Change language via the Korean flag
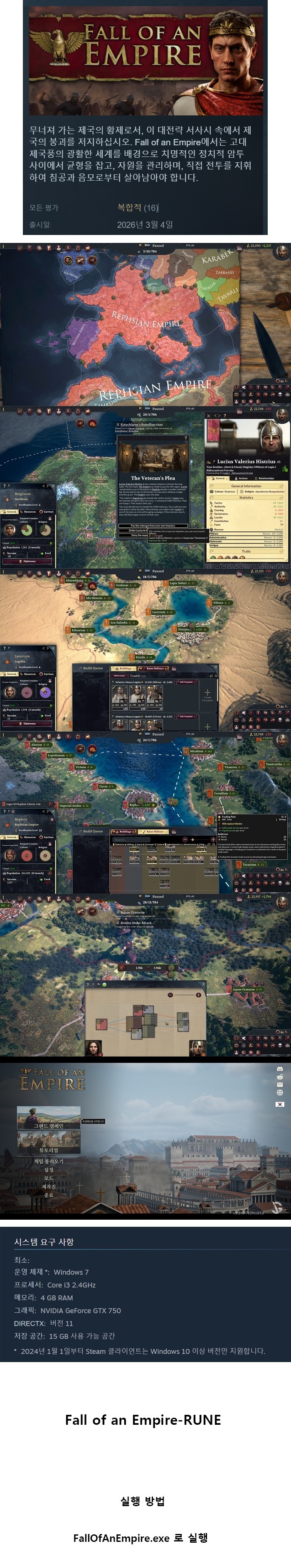The width and height of the screenshot is (291, 1568). tap(280, 1103)
